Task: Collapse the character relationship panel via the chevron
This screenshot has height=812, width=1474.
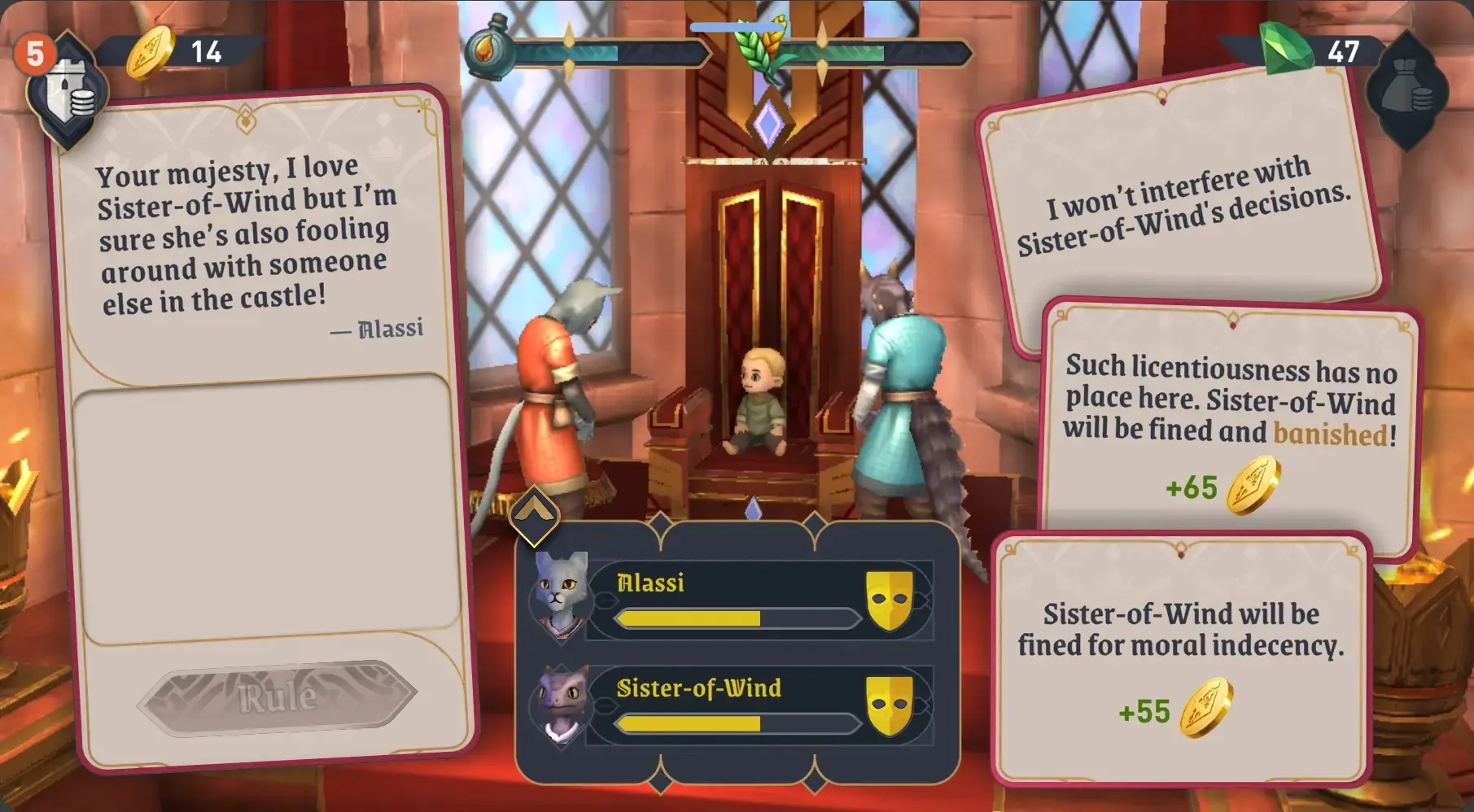Action: click(x=536, y=513)
